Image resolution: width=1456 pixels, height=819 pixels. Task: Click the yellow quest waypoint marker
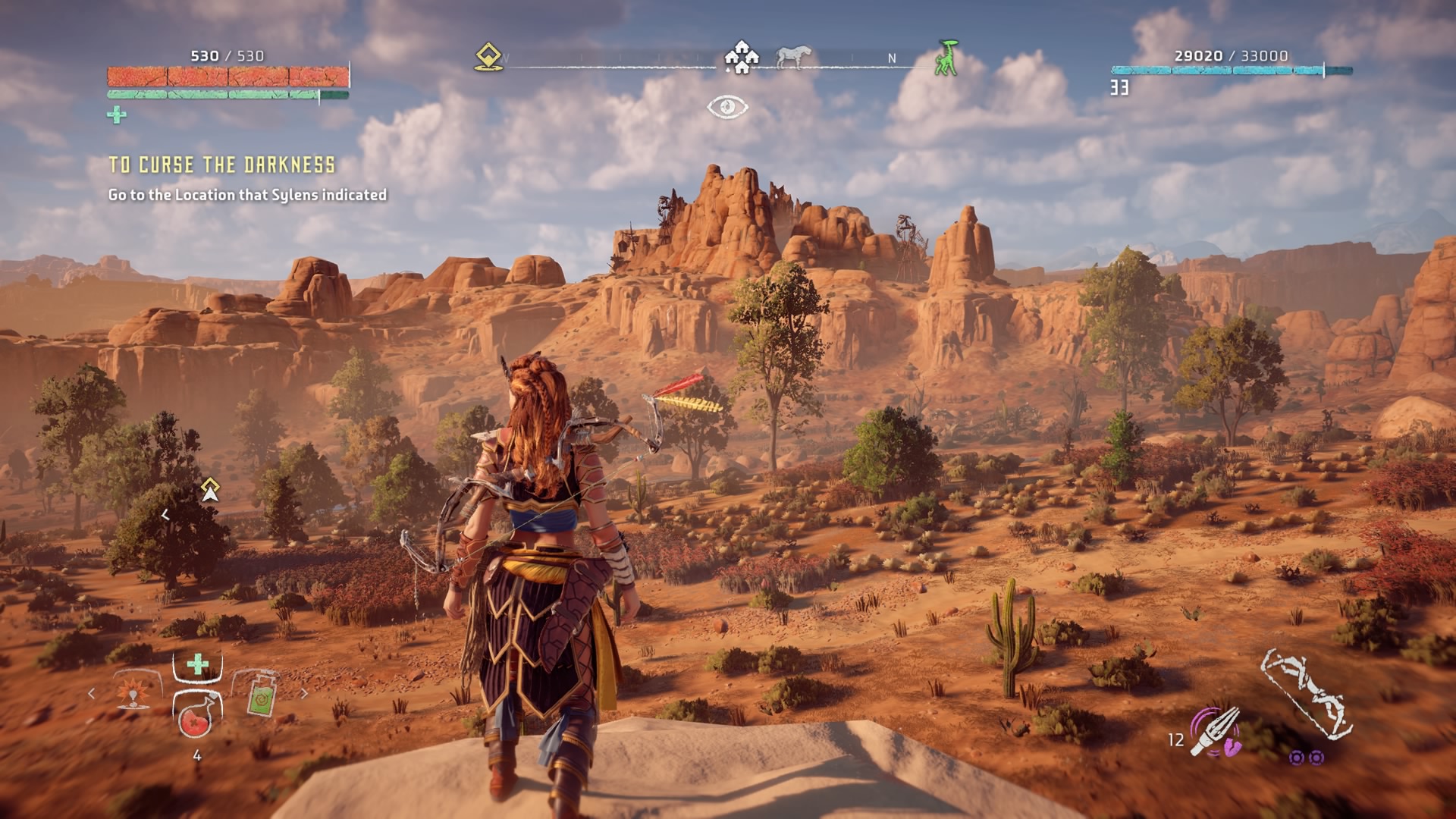point(210,490)
